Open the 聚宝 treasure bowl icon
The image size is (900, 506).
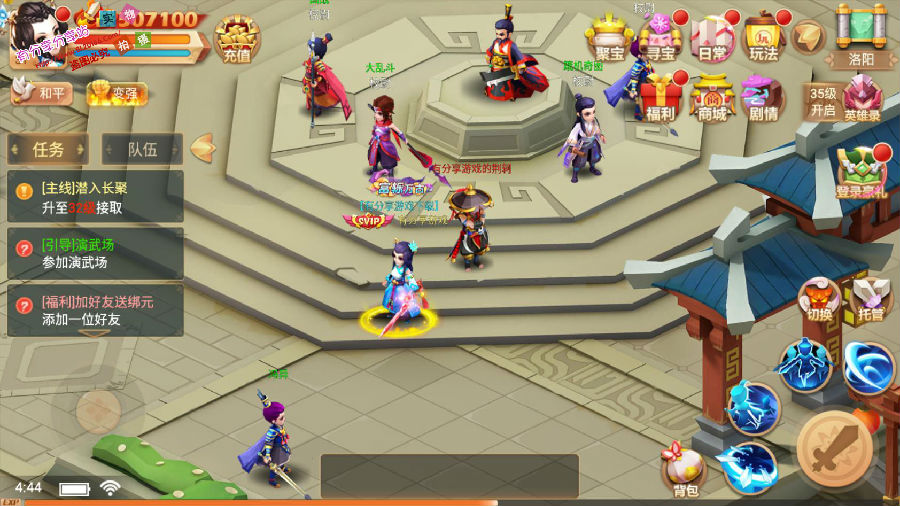coord(610,38)
